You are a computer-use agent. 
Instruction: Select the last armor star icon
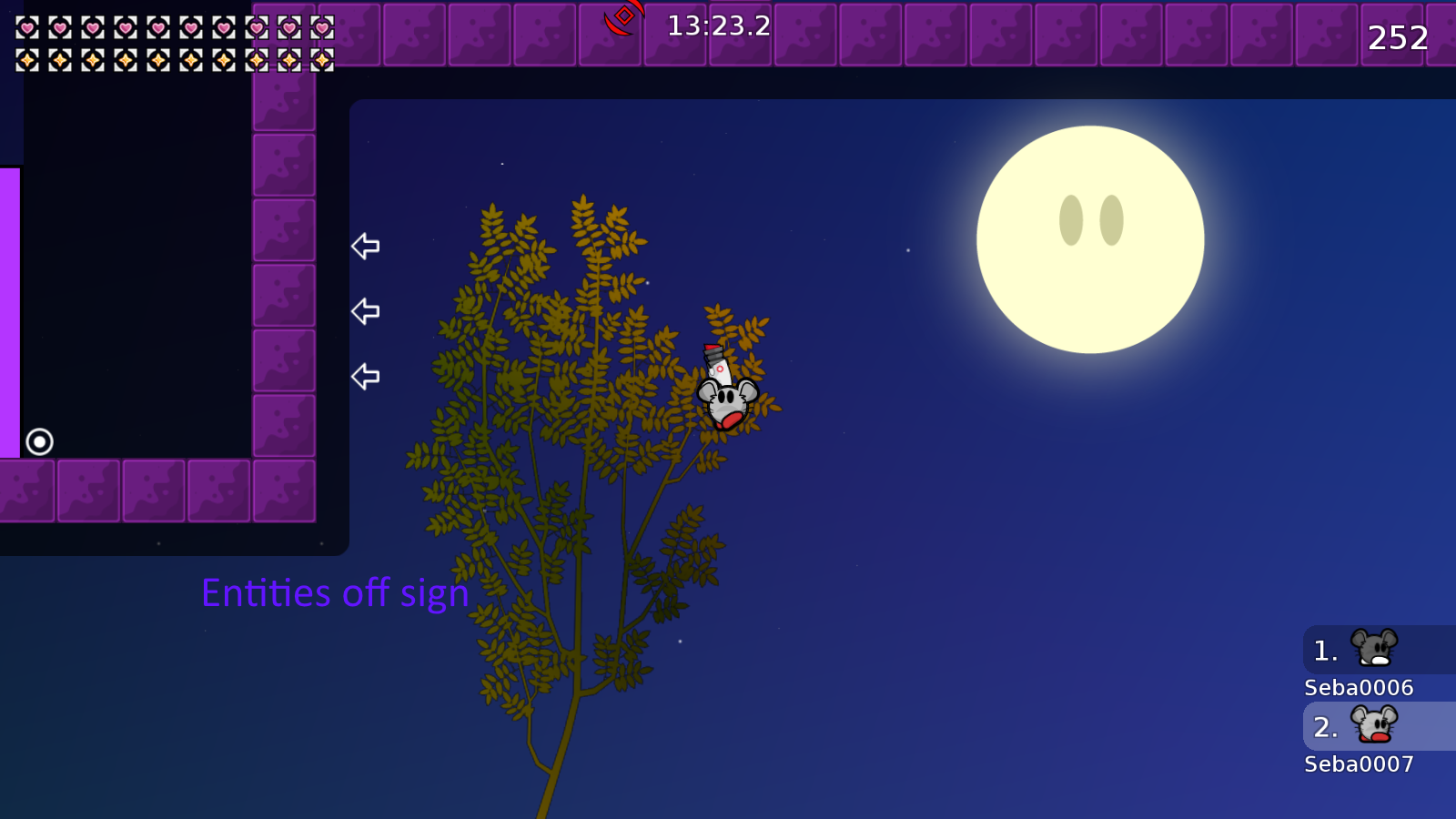click(x=322, y=60)
